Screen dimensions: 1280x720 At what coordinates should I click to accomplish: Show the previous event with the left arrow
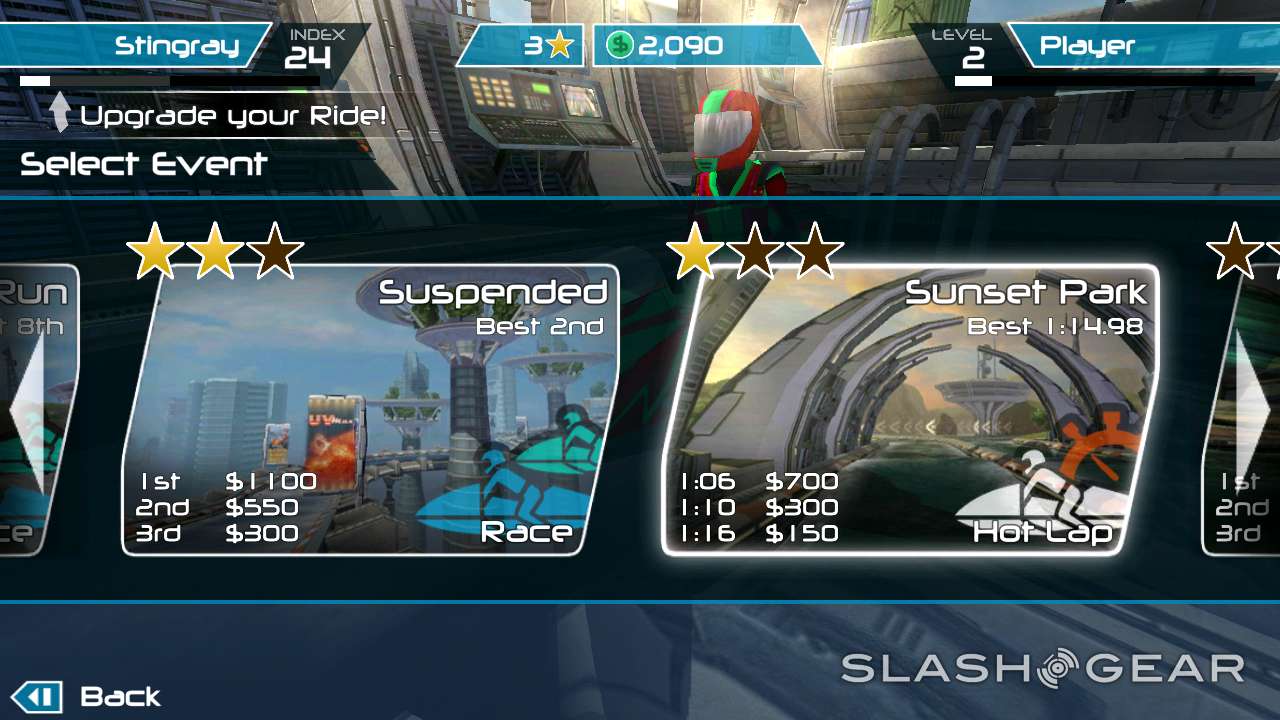click(26, 408)
